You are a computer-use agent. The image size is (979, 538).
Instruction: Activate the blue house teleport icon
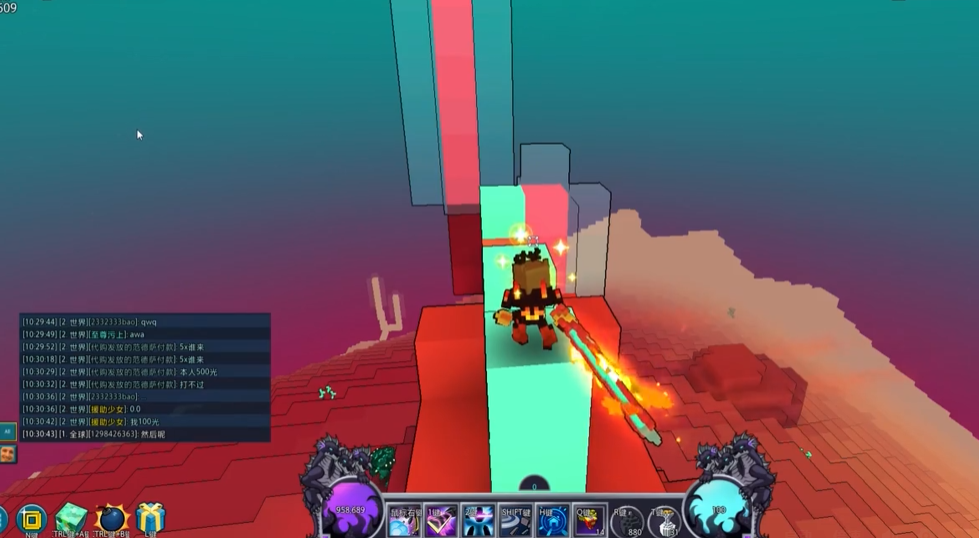point(553,520)
